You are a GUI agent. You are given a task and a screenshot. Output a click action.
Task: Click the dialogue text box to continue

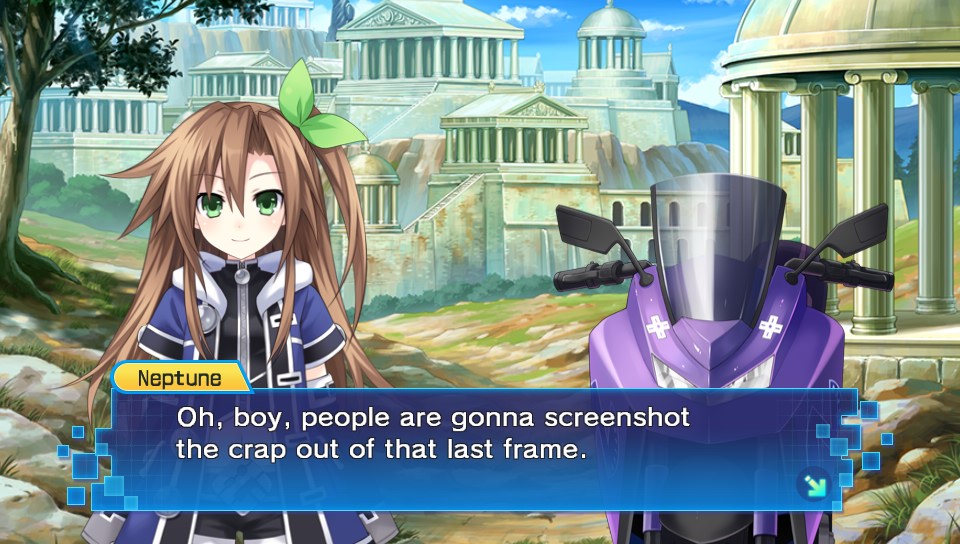point(480,450)
